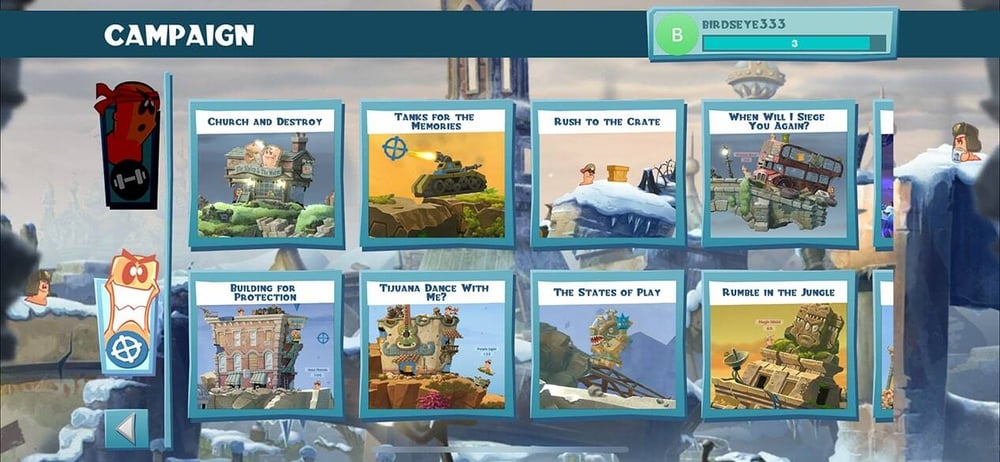Select the Church and Destroy mission
1000x462 pixels.
point(265,175)
